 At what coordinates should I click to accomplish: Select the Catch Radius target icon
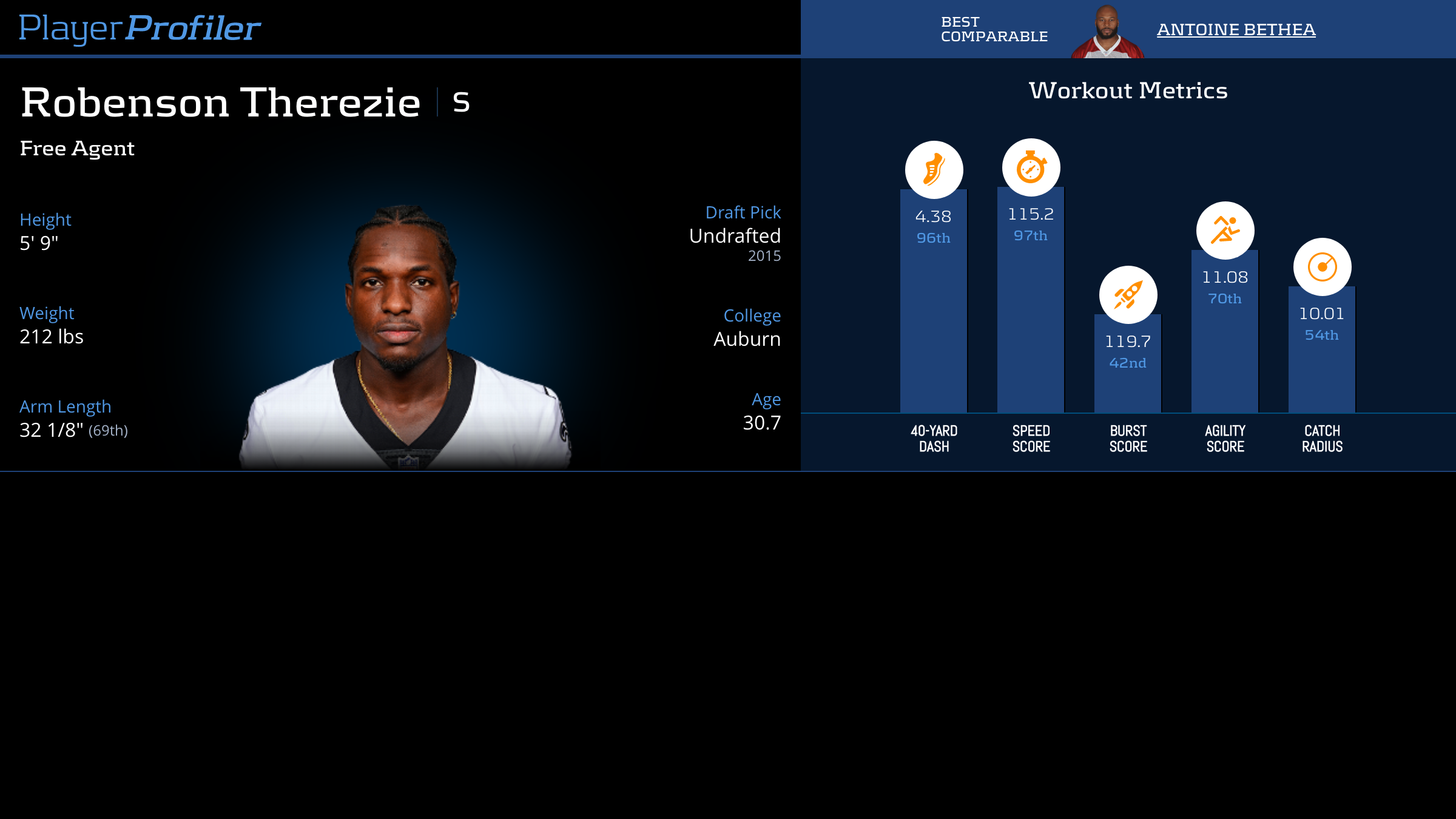[x=1322, y=267]
